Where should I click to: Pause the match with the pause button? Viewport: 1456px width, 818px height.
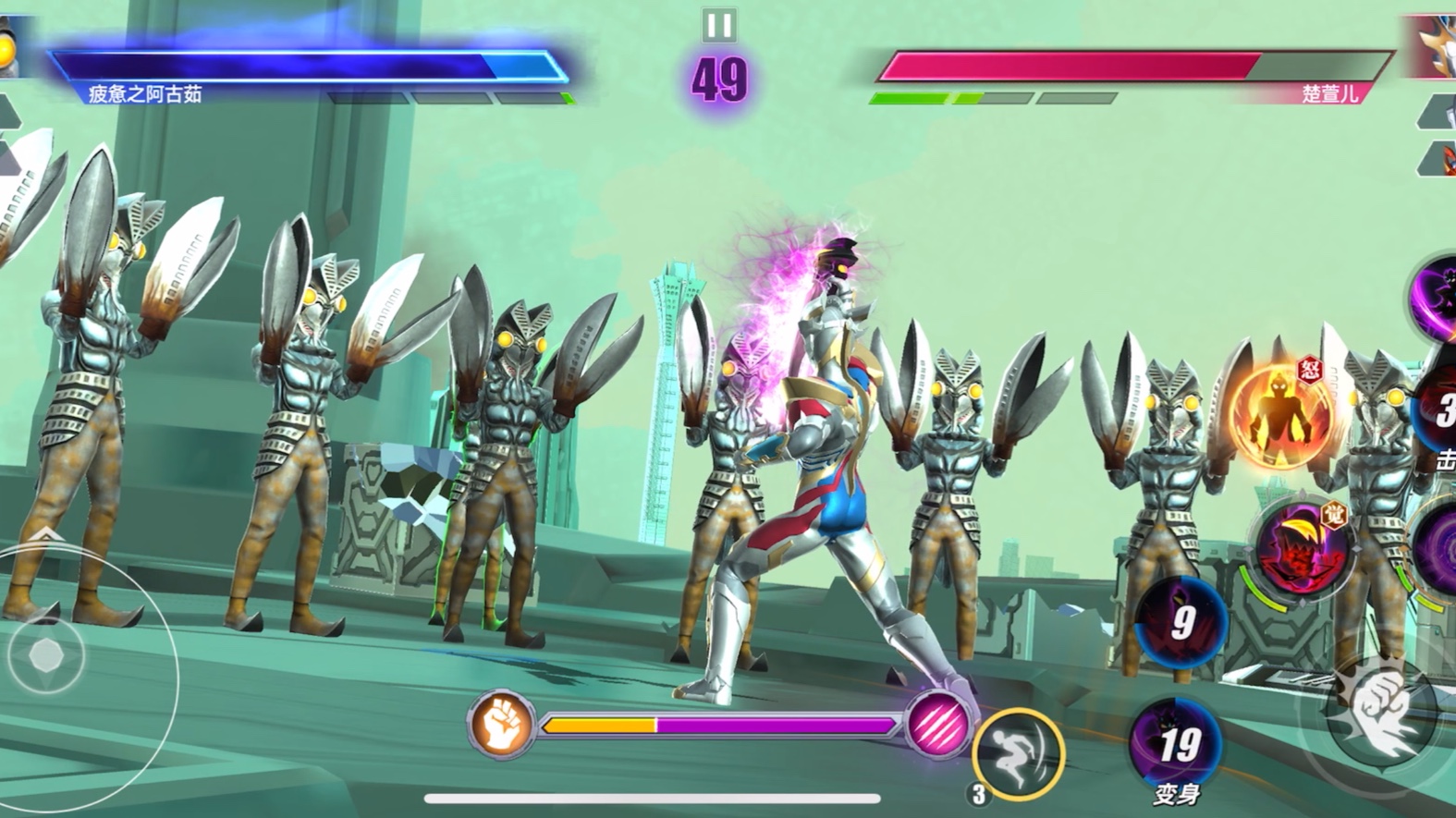(718, 25)
